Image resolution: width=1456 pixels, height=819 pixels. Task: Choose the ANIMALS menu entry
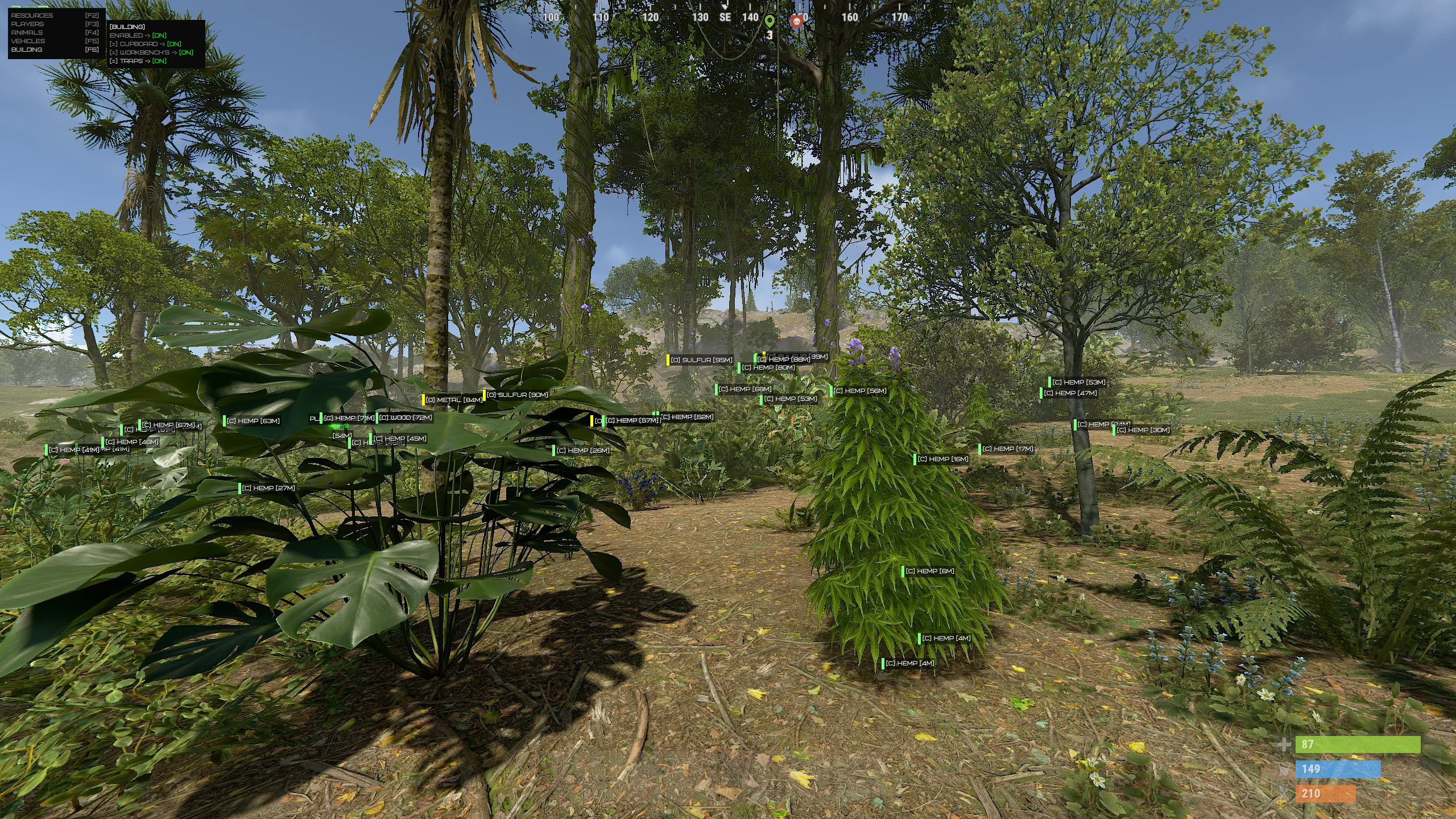27,32
